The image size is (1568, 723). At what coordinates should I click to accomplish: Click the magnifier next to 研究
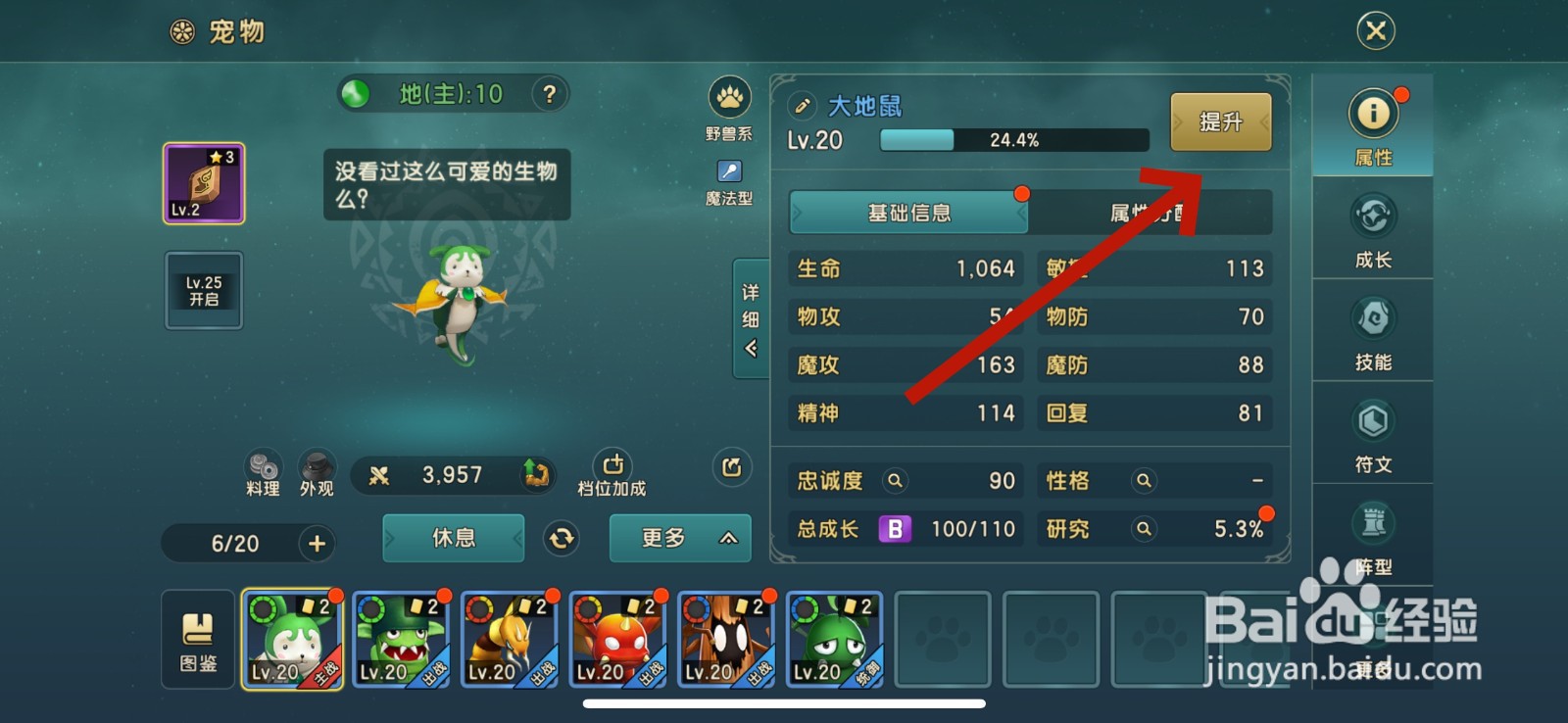[1145, 529]
